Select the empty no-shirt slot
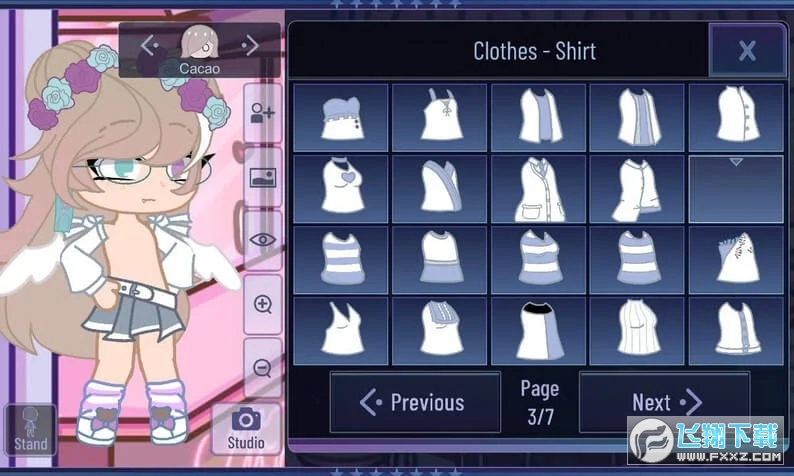 point(735,188)
